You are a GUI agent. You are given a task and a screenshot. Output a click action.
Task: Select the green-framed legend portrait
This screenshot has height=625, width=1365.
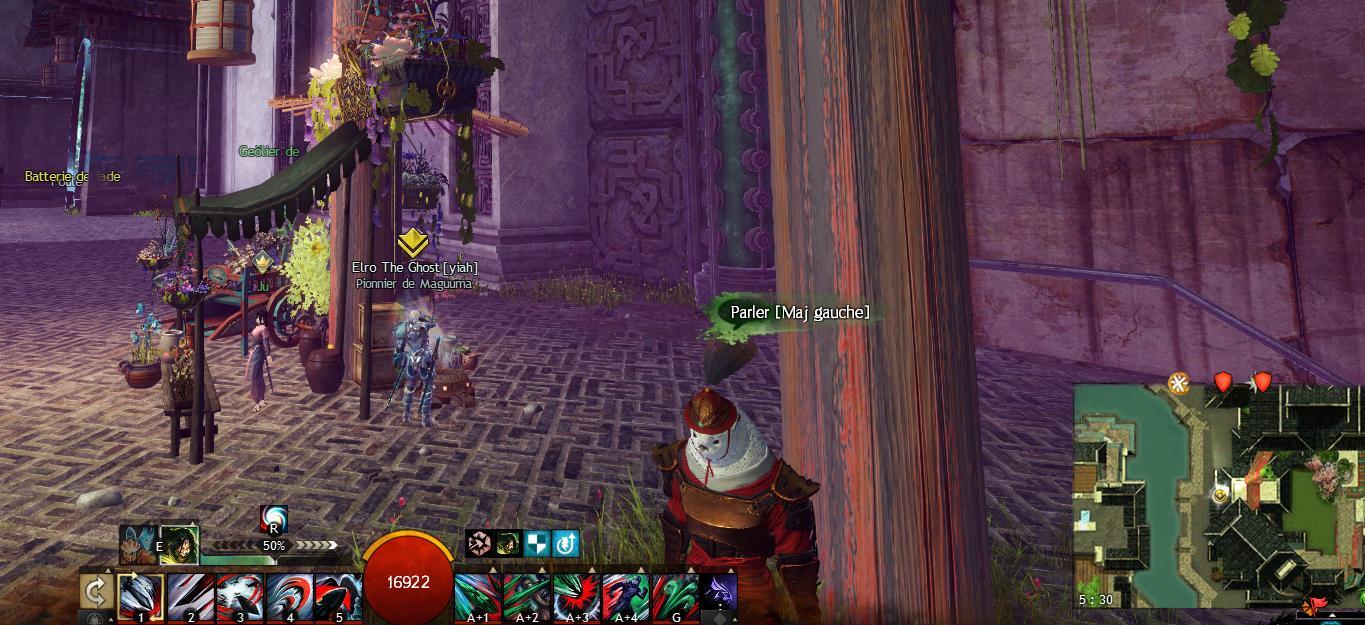180,544
